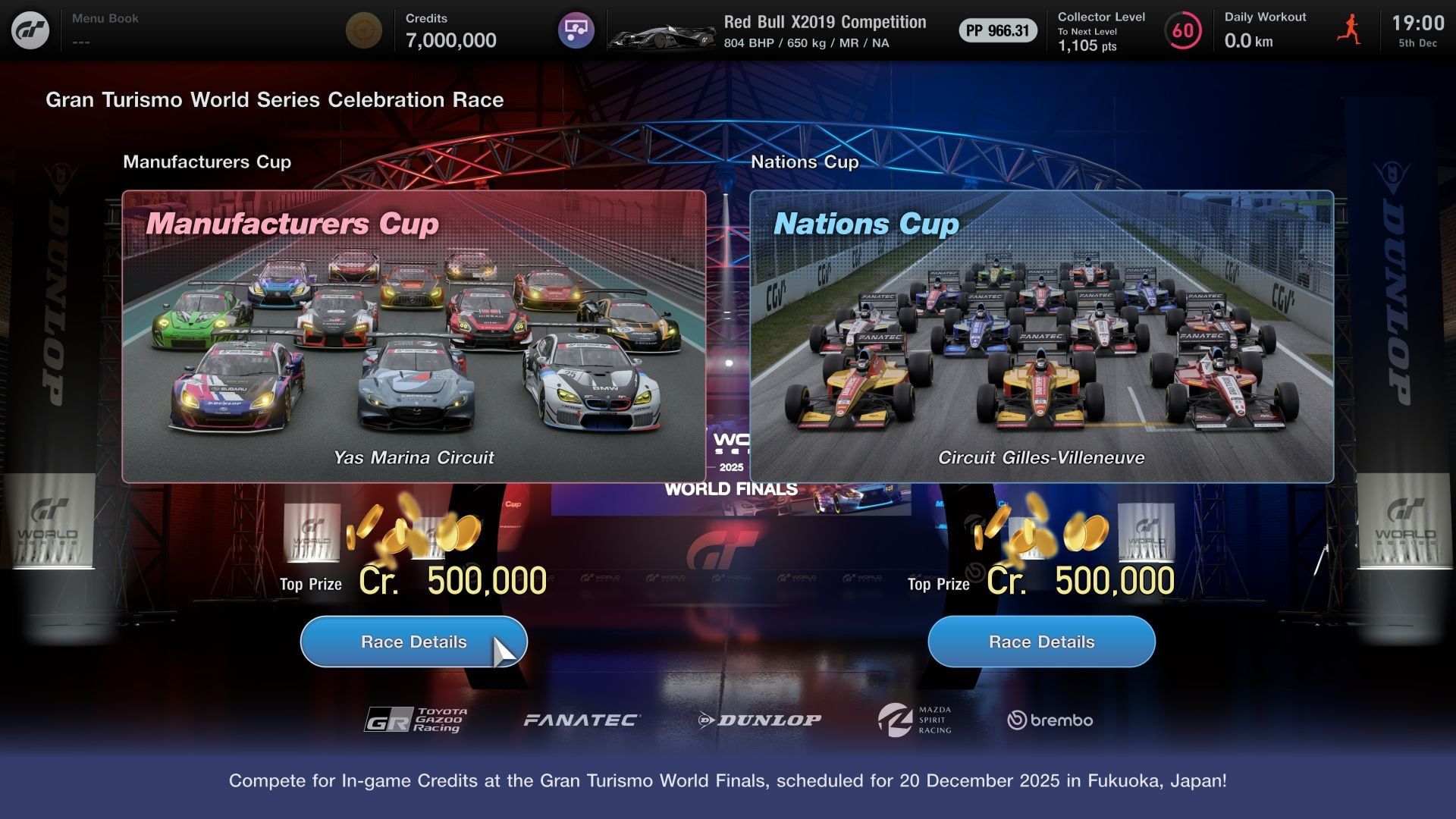
Task: Click the Brembo sponsor logo
Action: 1050,720
